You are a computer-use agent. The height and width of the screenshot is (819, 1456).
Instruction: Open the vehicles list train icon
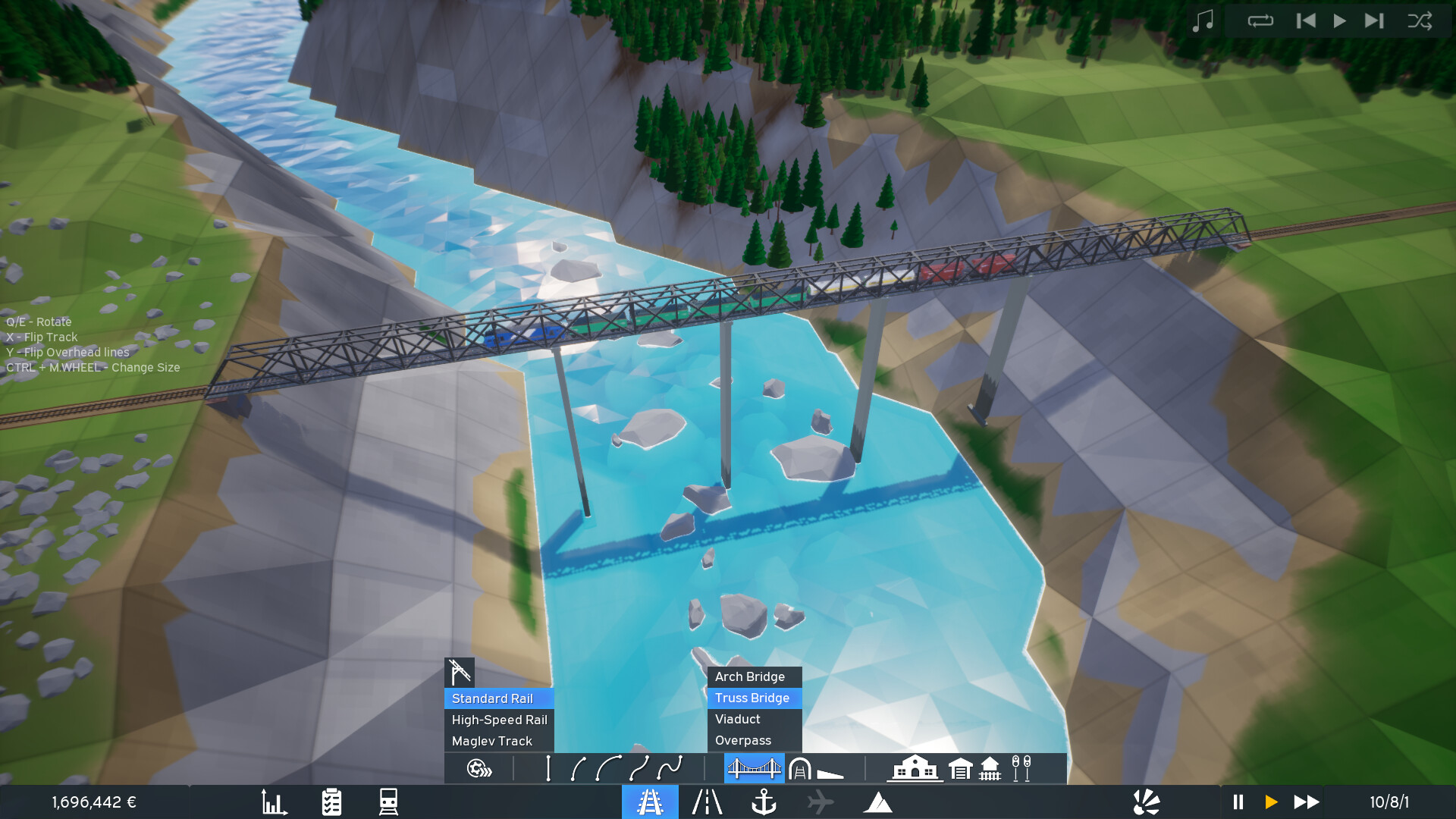click(x=388, y=800)
